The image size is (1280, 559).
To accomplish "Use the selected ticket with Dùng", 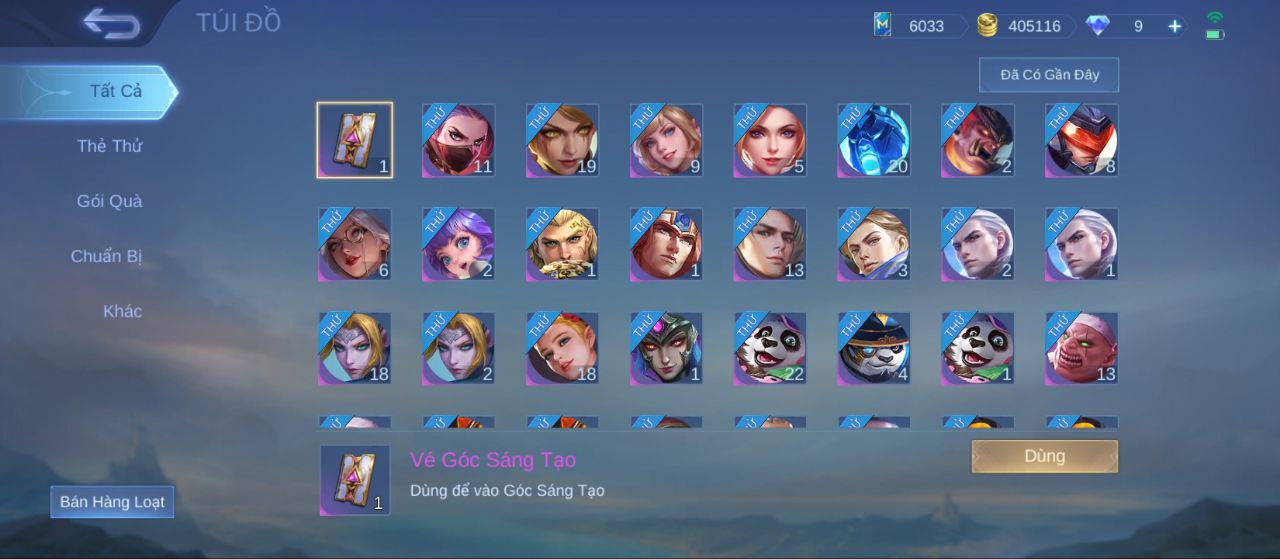I will pyautogui.click(x=1044, y=456).
